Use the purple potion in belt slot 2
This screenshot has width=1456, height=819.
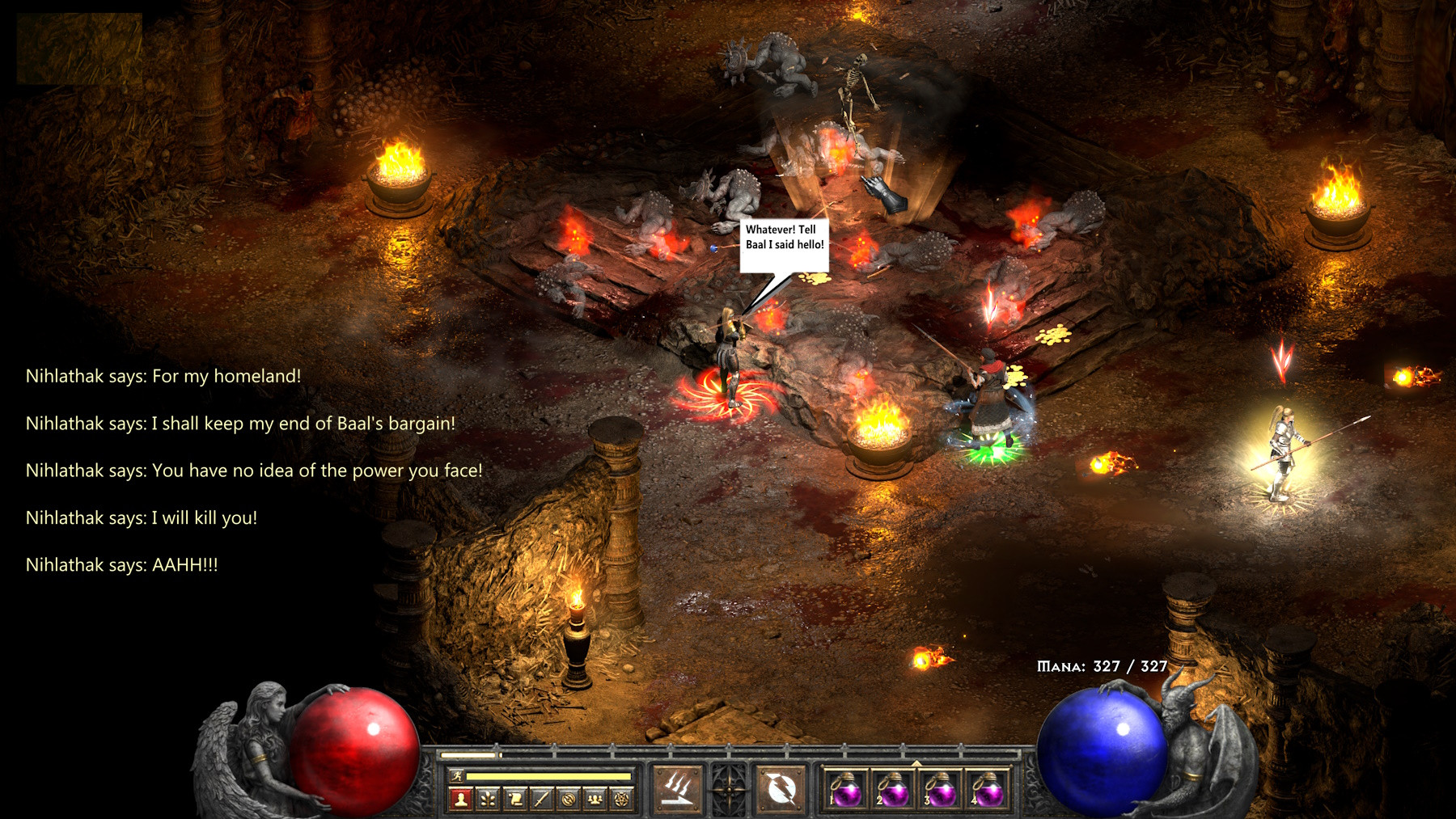pos(893,789)
